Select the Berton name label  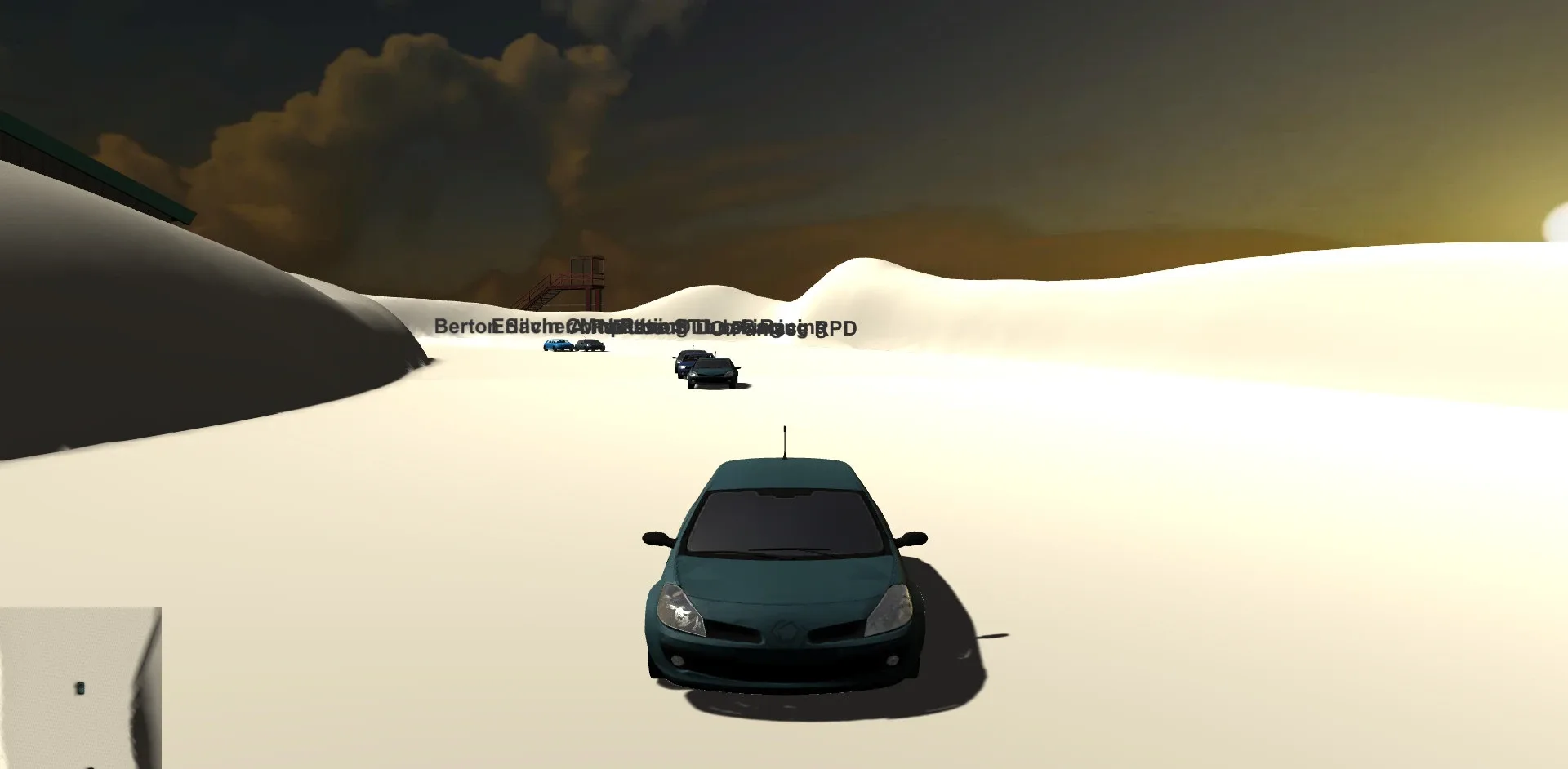point(465,327)
